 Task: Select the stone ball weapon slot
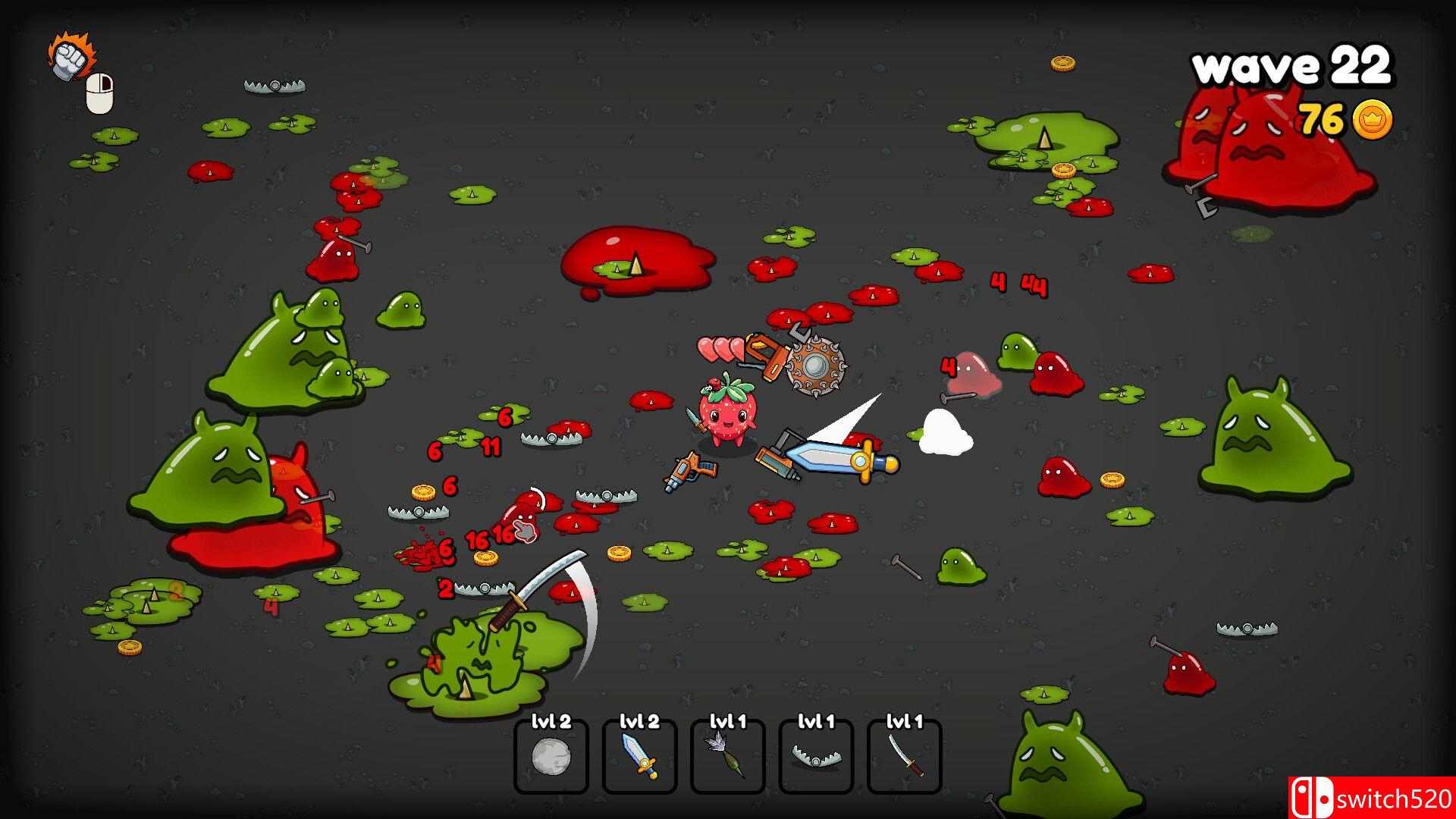[551, 755]
